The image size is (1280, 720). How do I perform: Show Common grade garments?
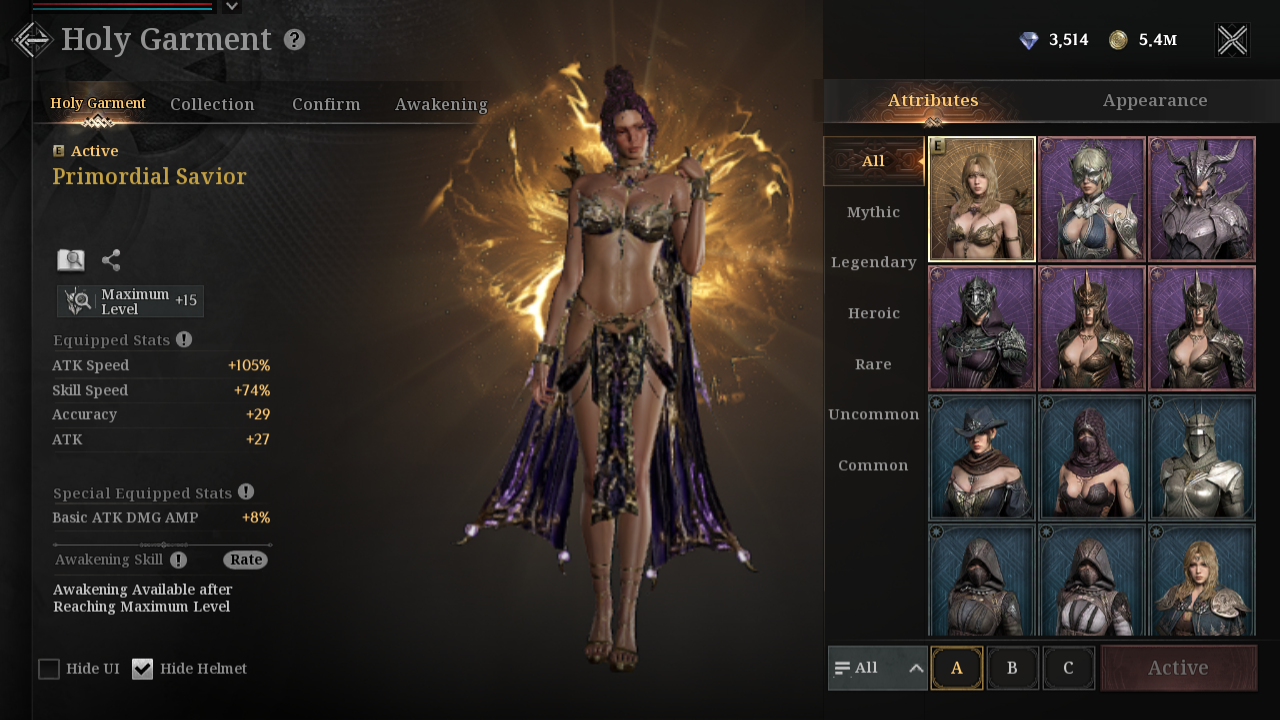coord(873,465)
